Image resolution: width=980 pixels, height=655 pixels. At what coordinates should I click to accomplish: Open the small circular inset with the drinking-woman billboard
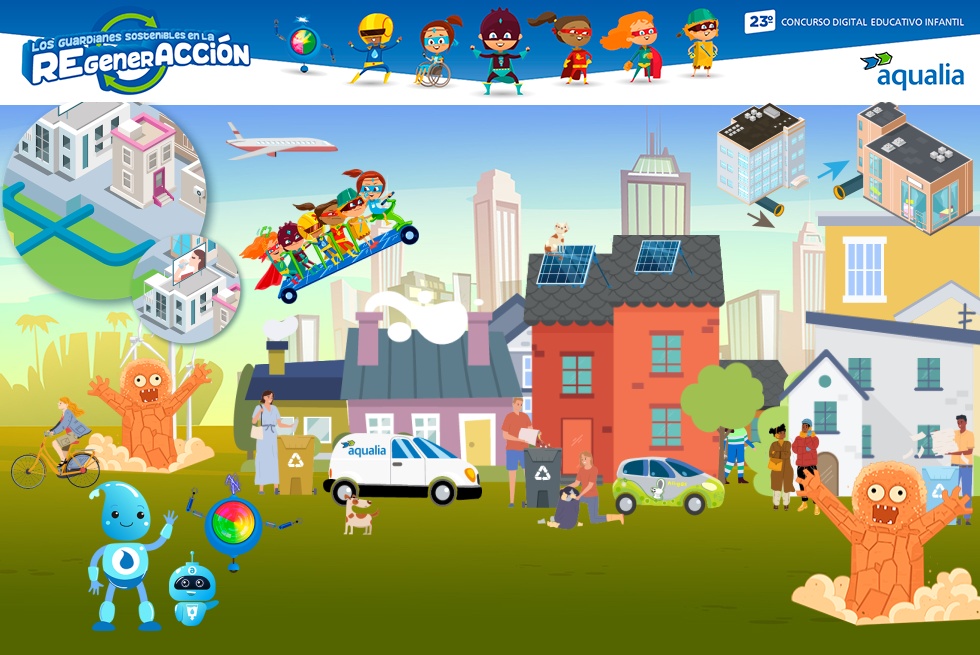(x=189, y=283)
